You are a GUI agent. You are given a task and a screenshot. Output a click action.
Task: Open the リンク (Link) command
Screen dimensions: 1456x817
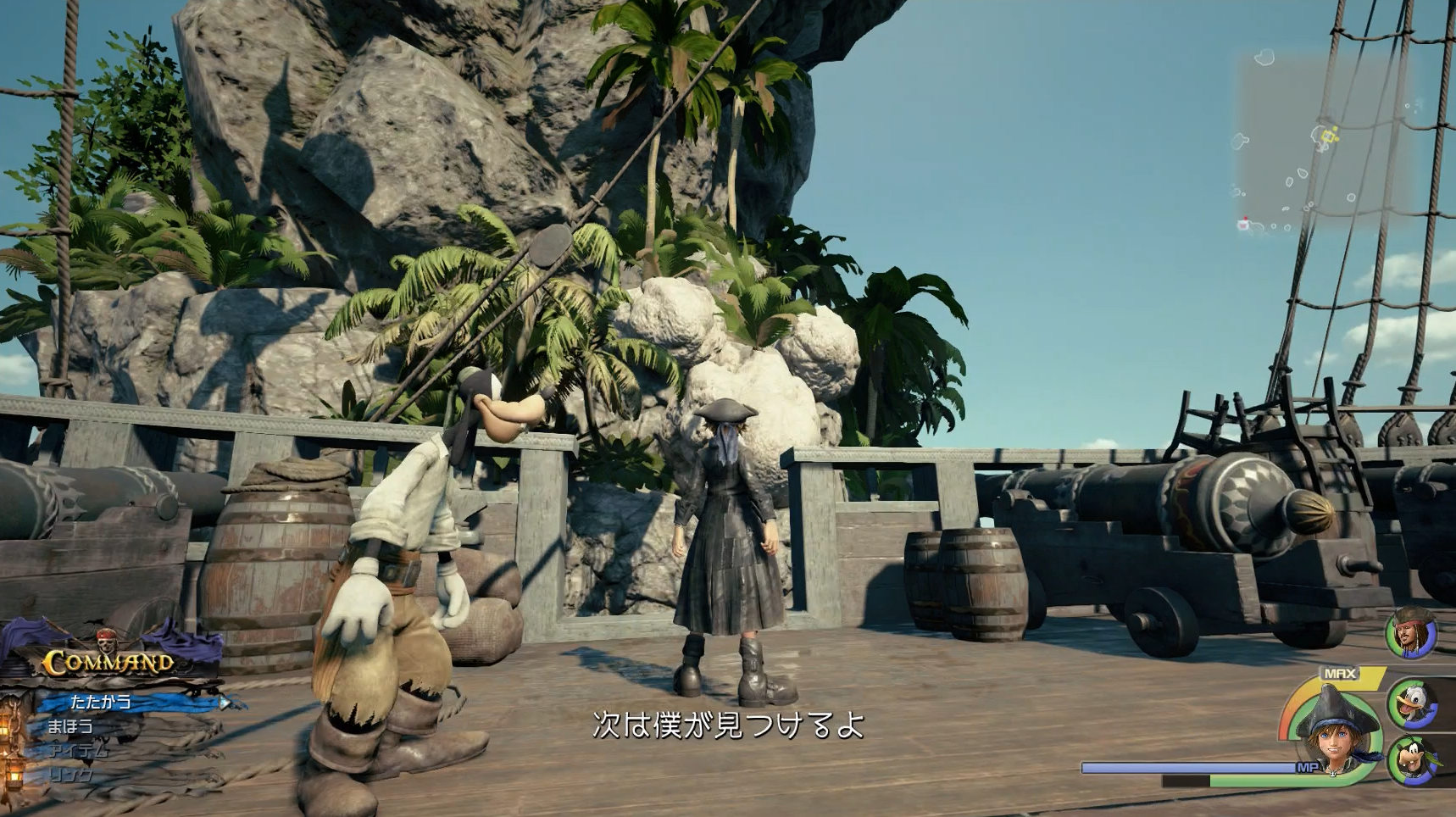(72, 775)
